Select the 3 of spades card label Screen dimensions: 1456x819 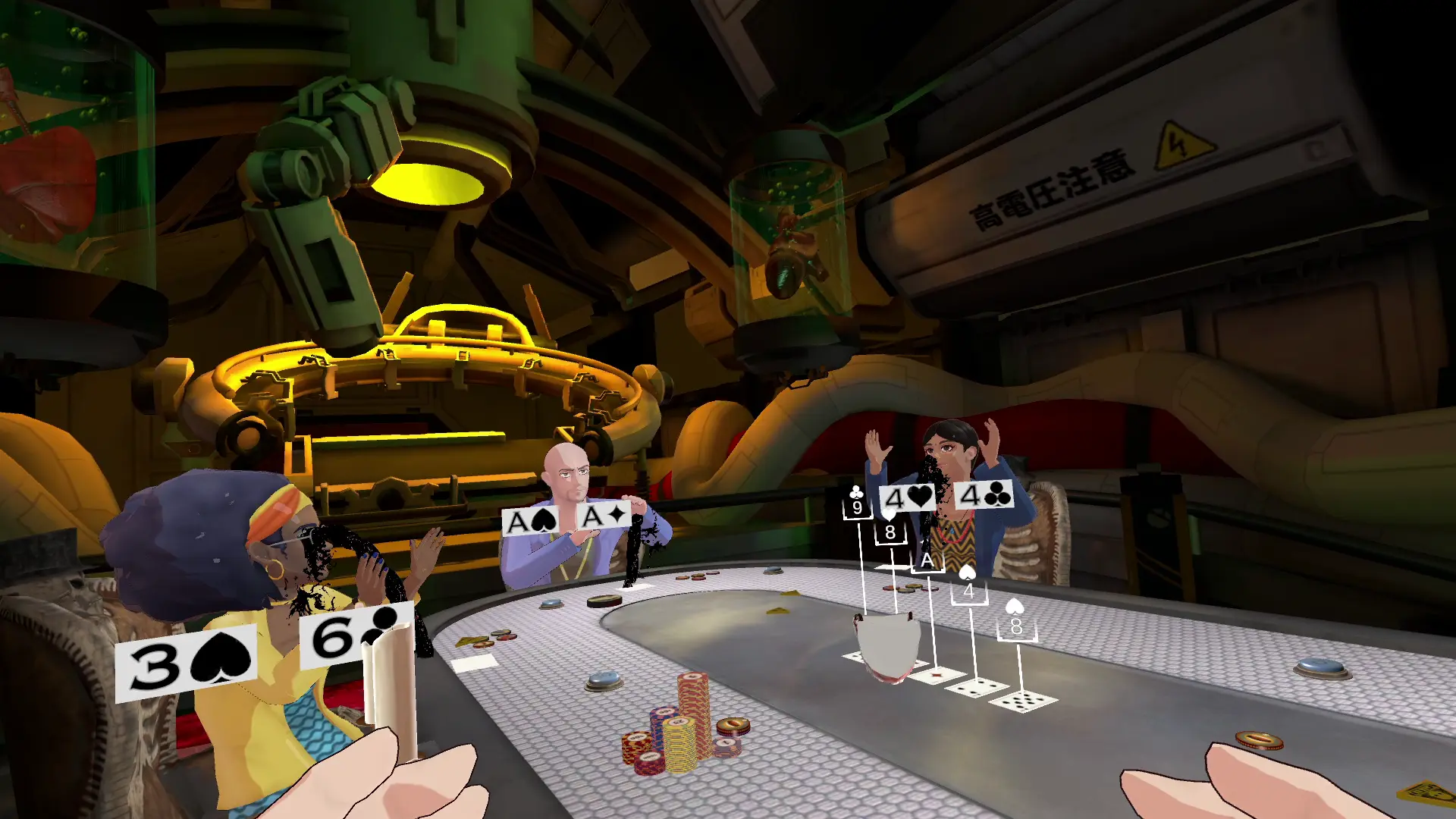pos(187,664)
